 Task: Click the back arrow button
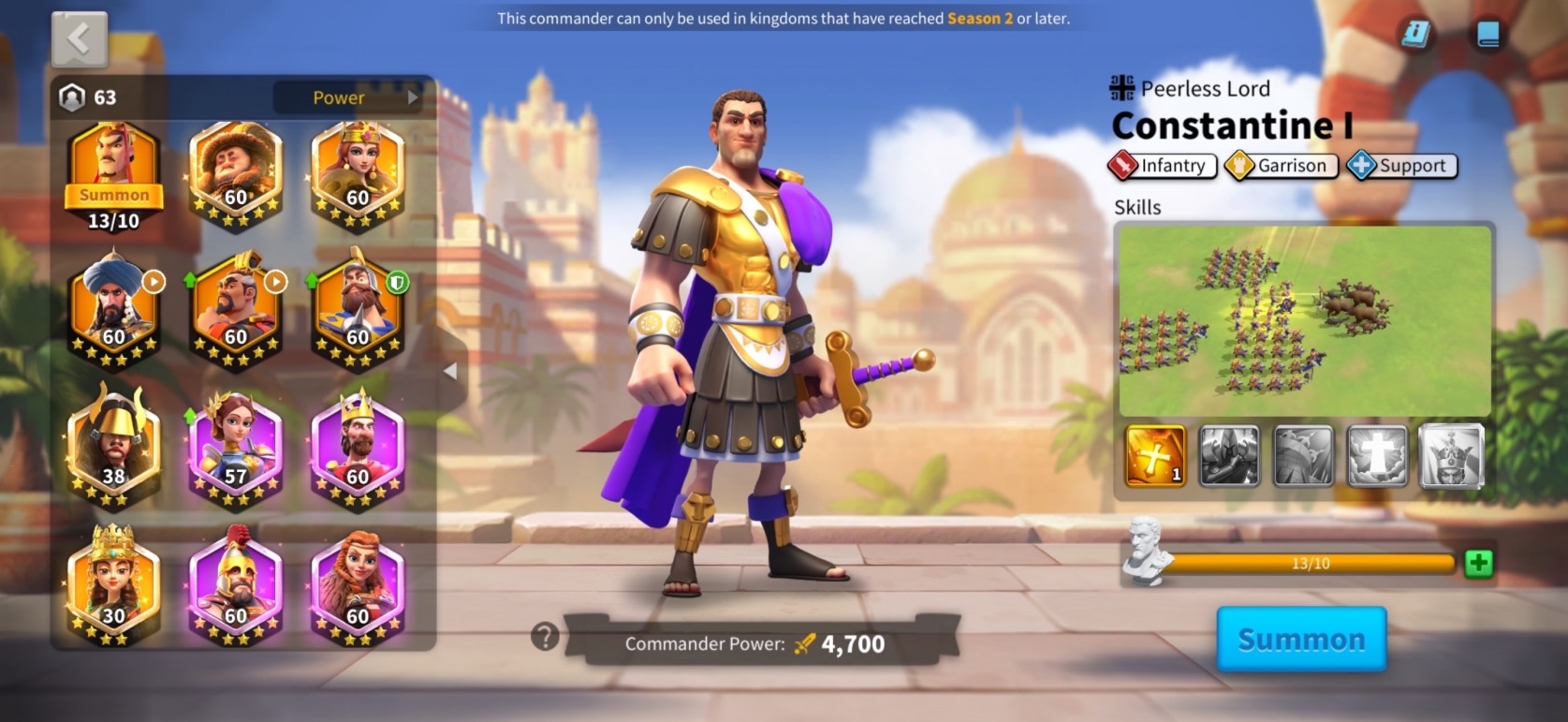pyautogui.click(x=79, y=38)
